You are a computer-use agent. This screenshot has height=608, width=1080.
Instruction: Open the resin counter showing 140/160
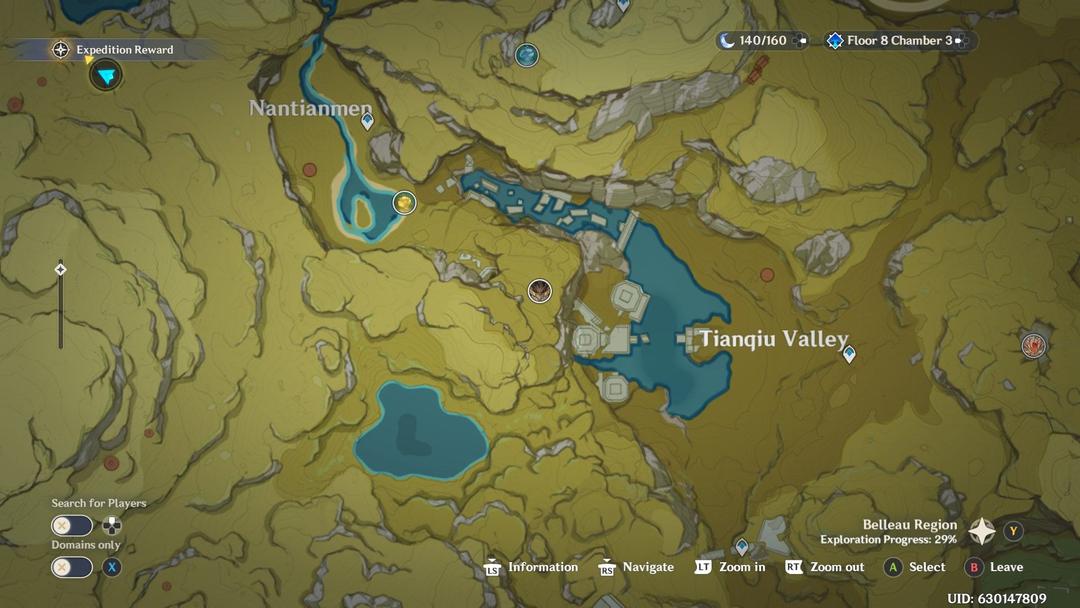(762, 41)
